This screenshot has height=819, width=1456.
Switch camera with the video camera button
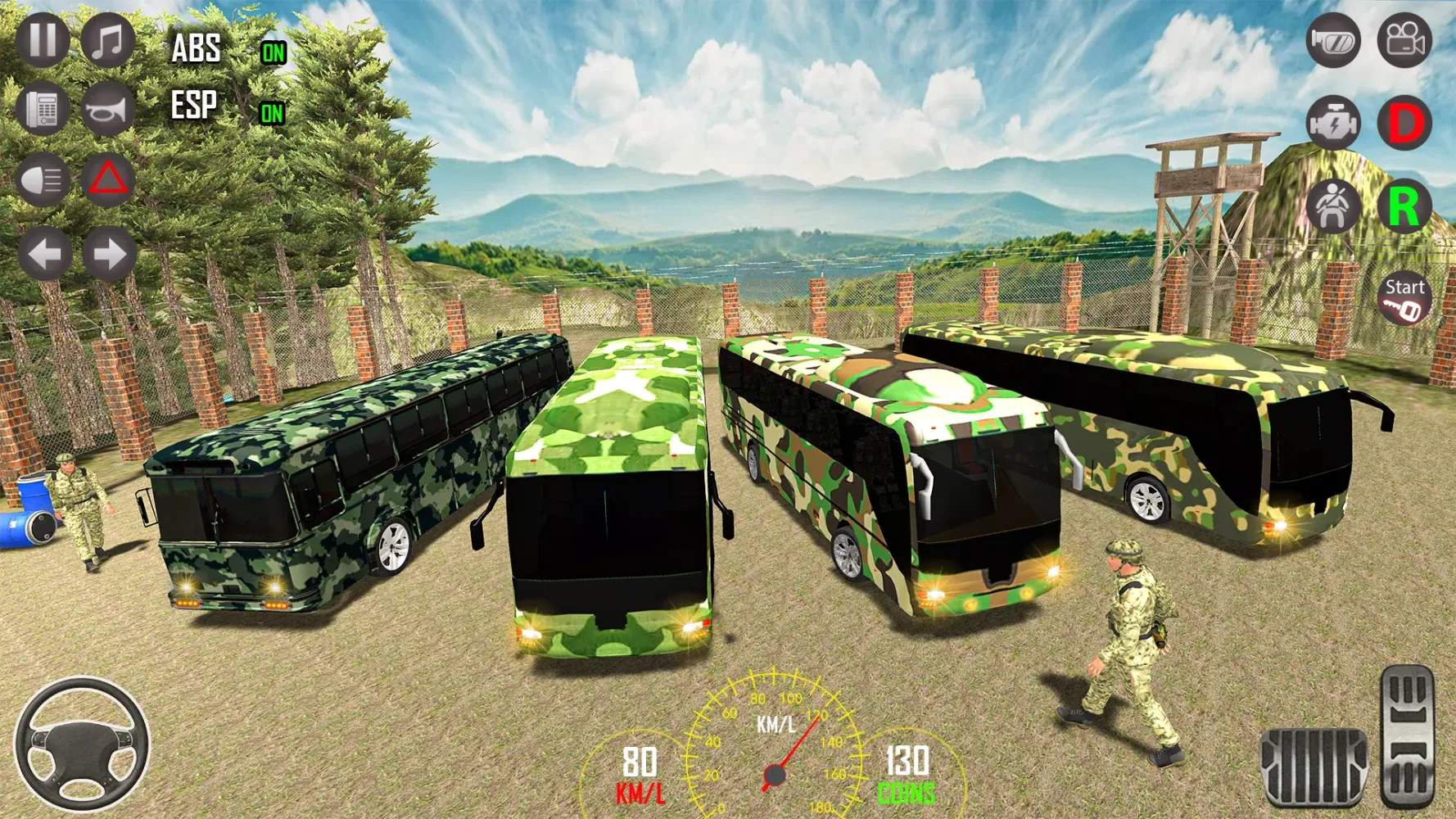1404,40
